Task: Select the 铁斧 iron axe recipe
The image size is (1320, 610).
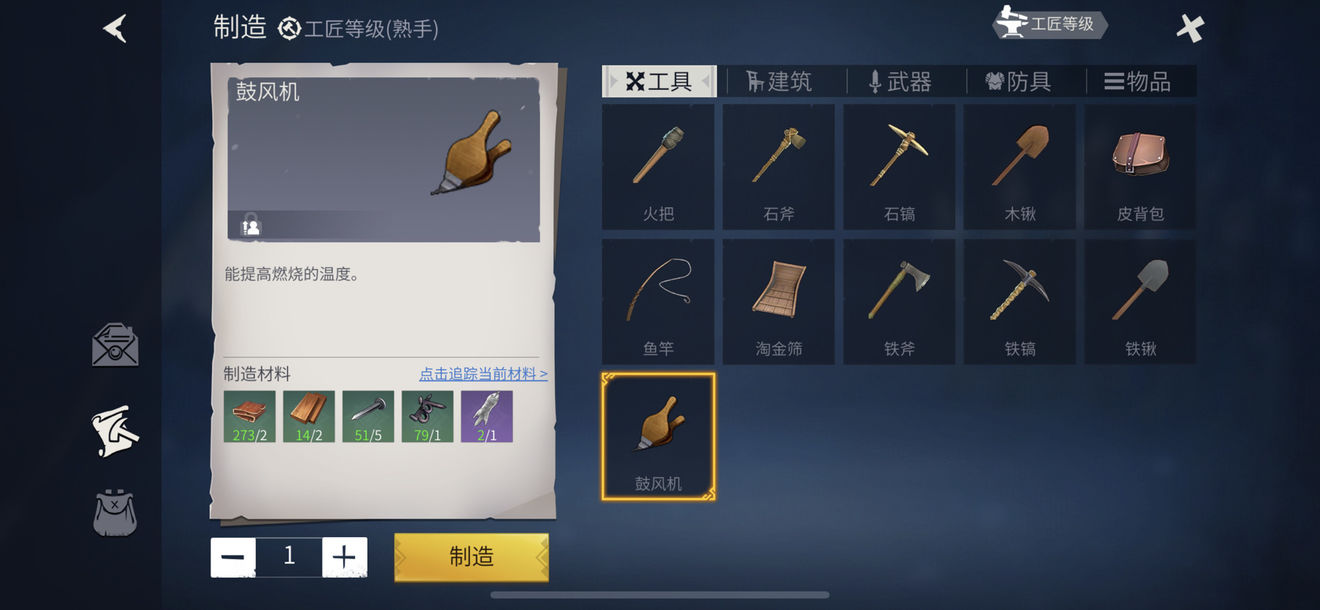Action: click(899, 301)
